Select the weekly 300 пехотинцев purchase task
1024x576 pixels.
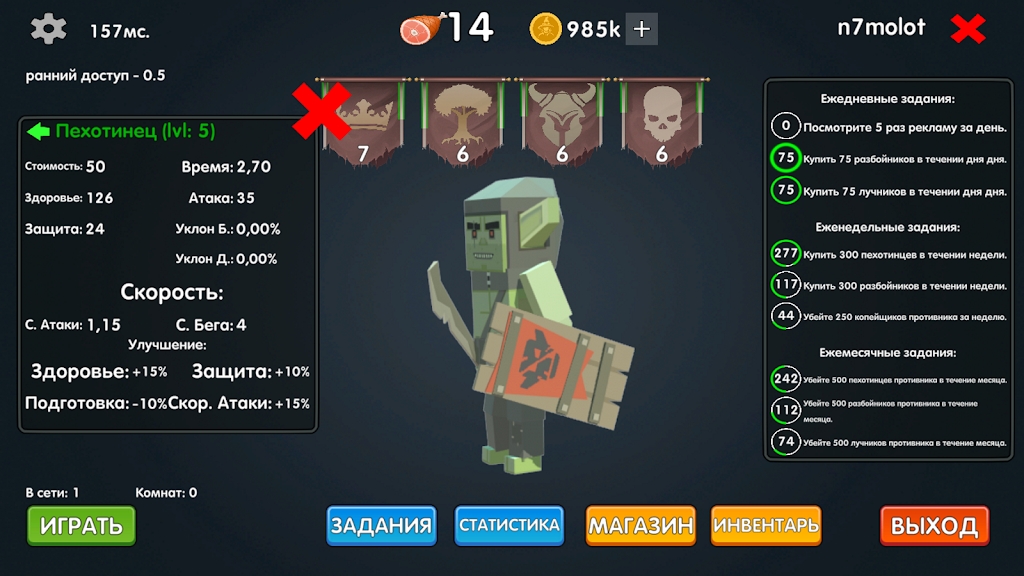coord(890,254)
